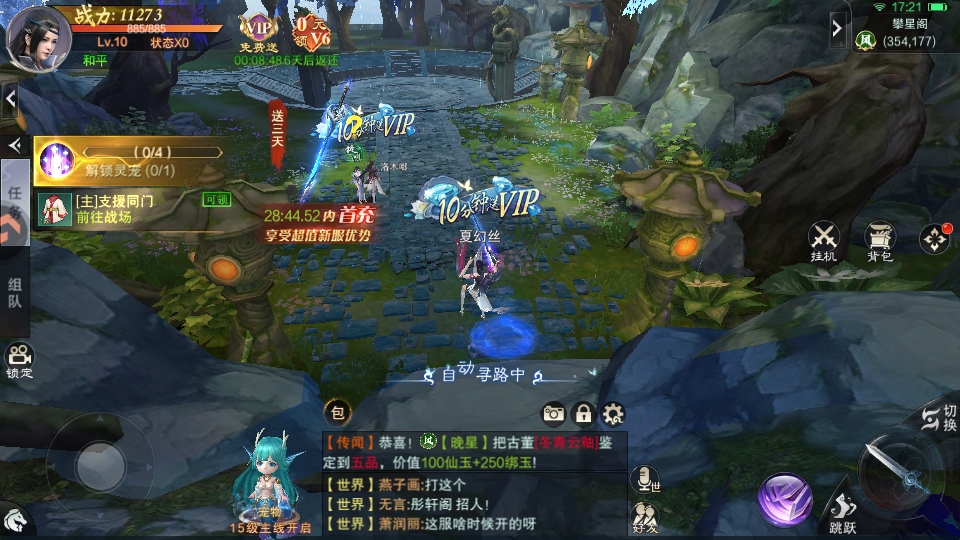The image size is (960, 540).
Task: Click the 切换 switch button
Action: (938, 417)
